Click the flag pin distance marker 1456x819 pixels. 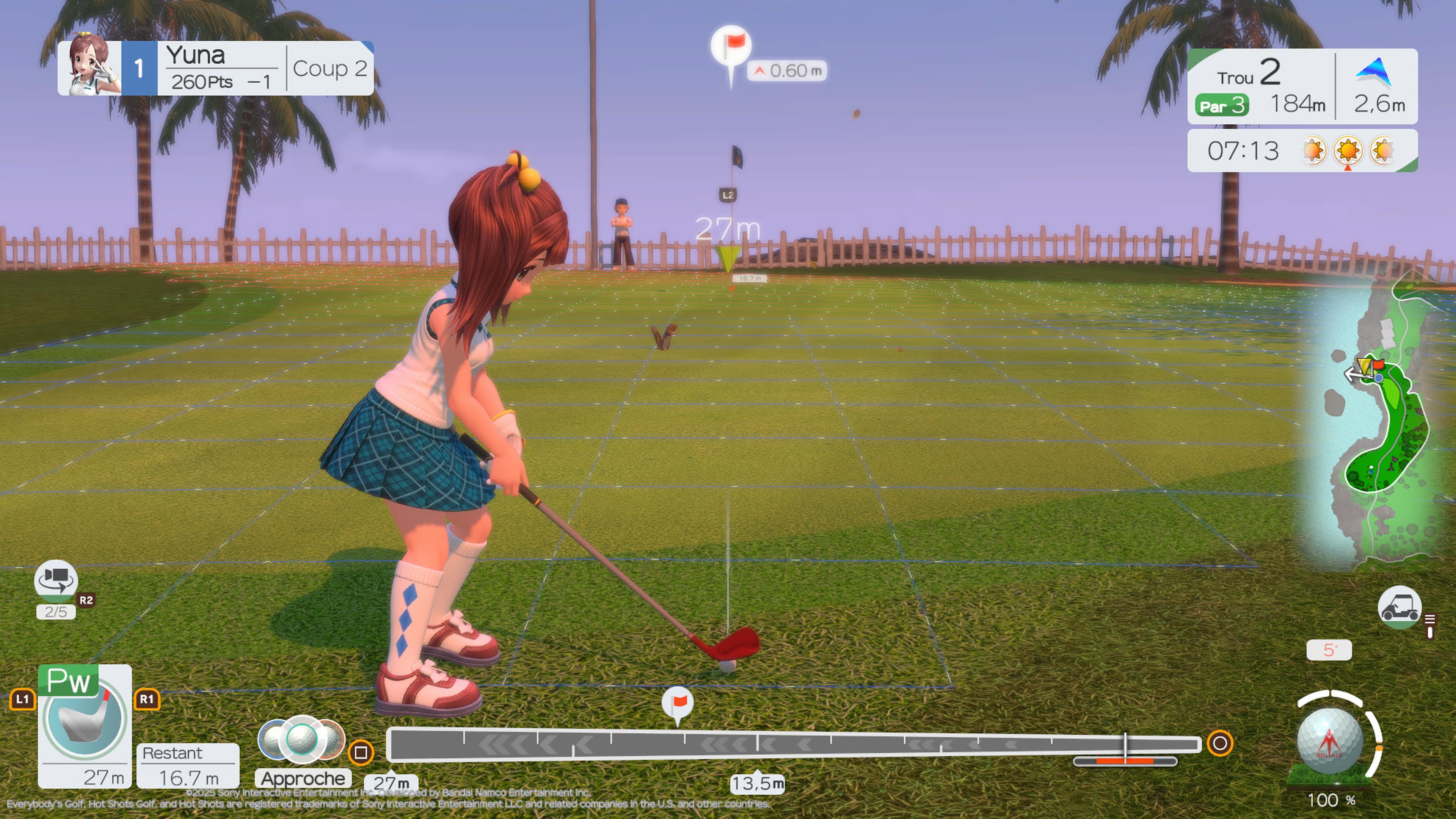(x=731, y=48)
